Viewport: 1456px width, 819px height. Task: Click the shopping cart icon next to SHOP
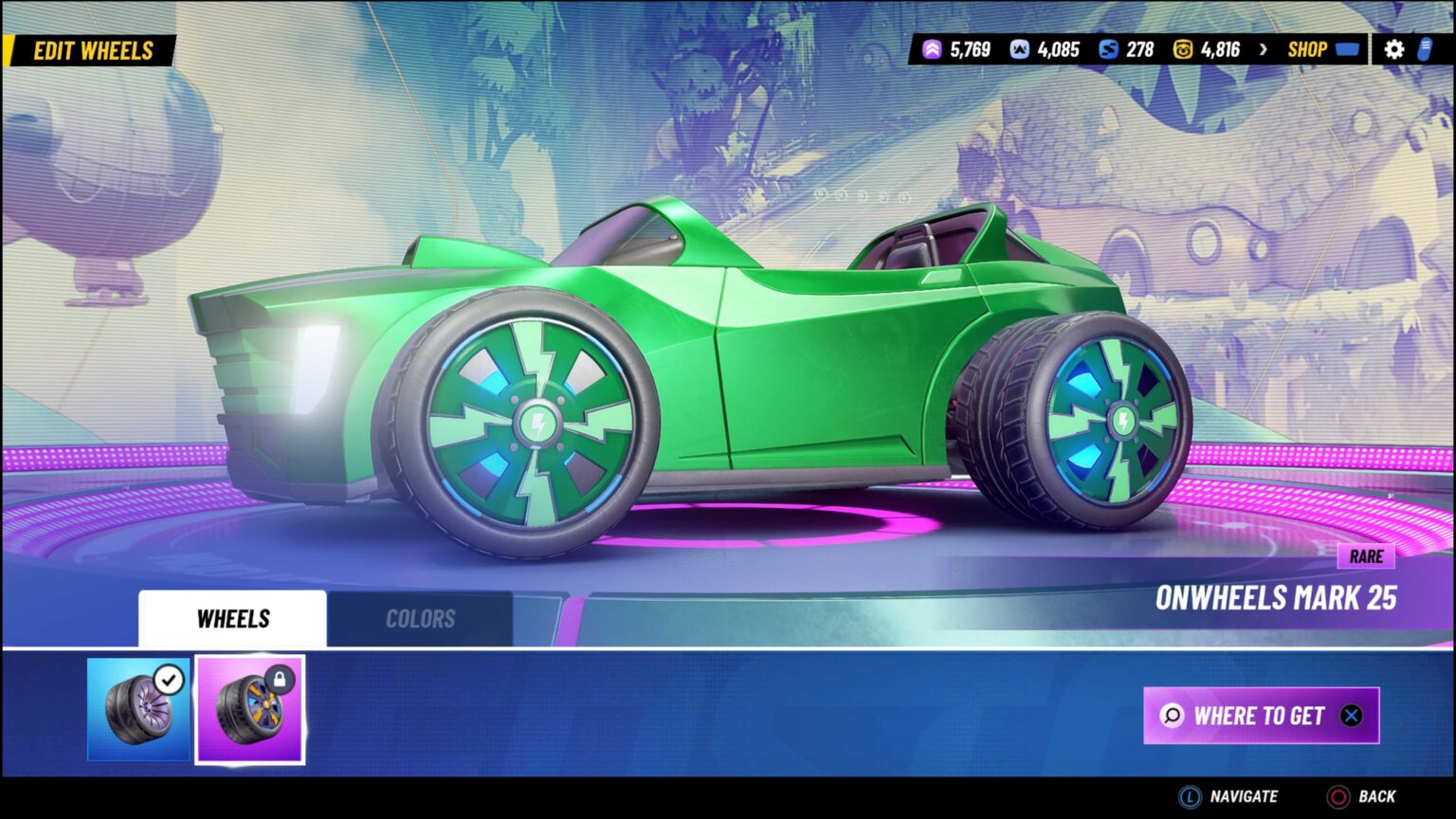[x=1349, y=48]
